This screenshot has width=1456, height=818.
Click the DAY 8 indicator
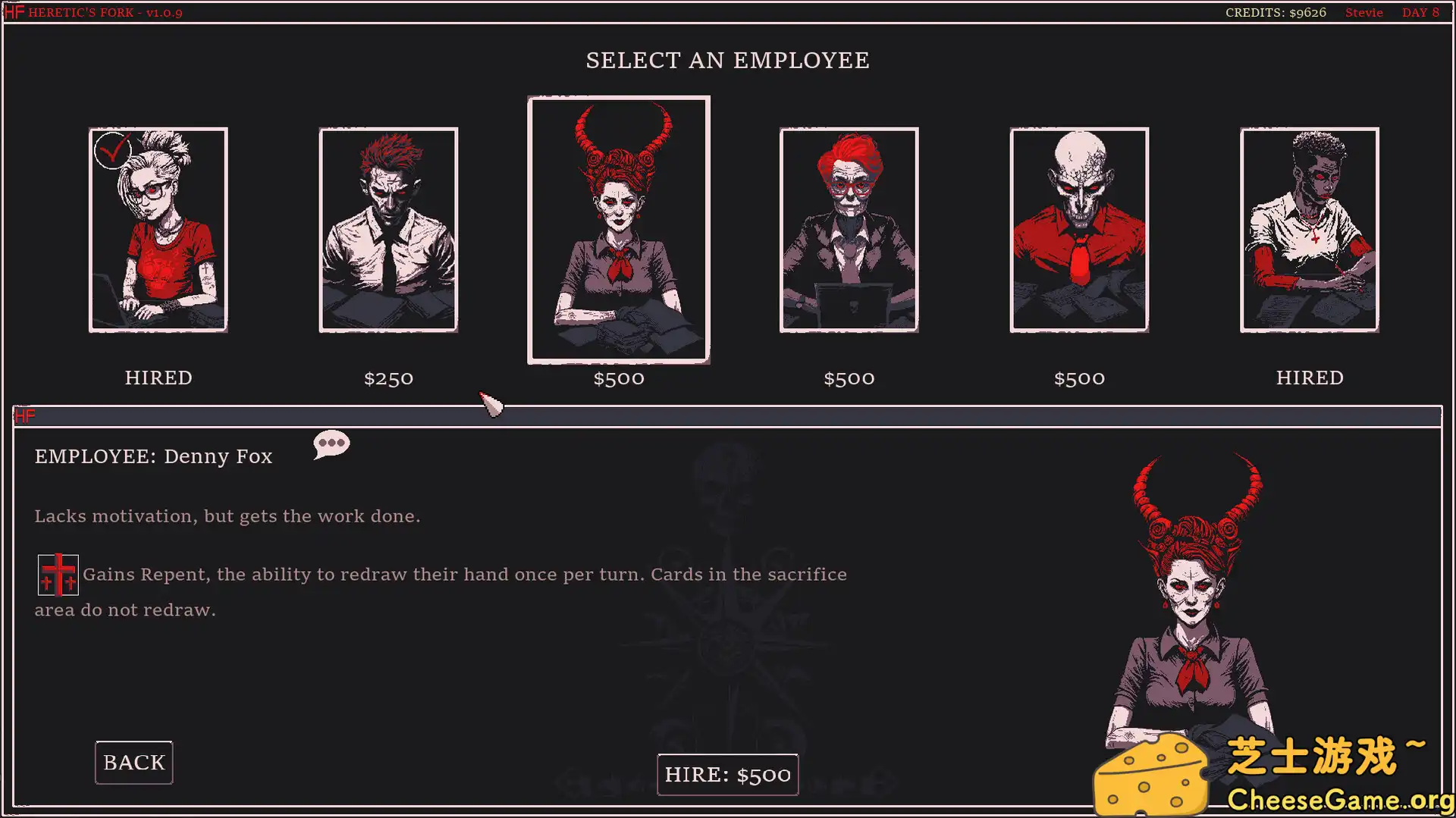pyautogui.click(x=1421, y=12)
